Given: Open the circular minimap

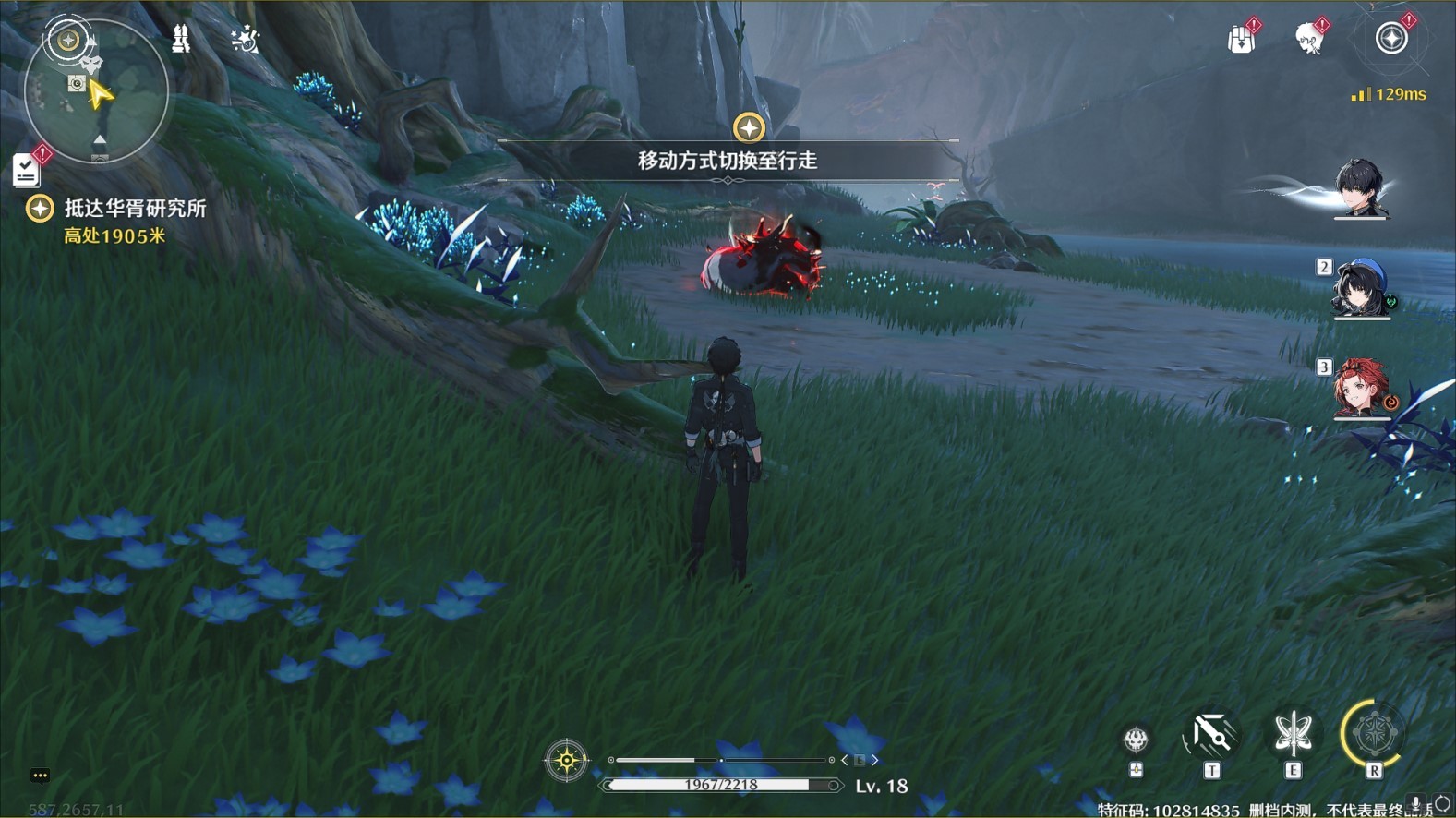Looking at the screenshot, I should pyautogui.click(x=97, y=92).
